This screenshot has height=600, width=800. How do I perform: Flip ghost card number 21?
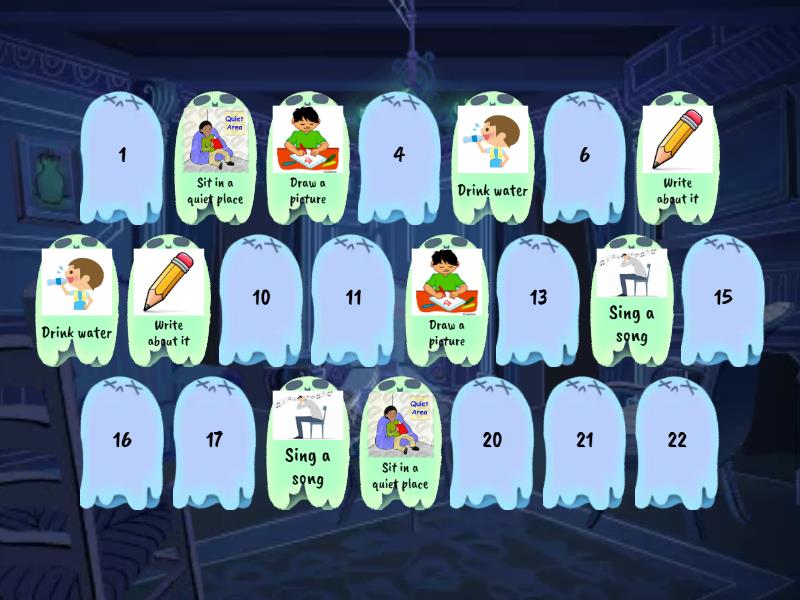point(584,441)
